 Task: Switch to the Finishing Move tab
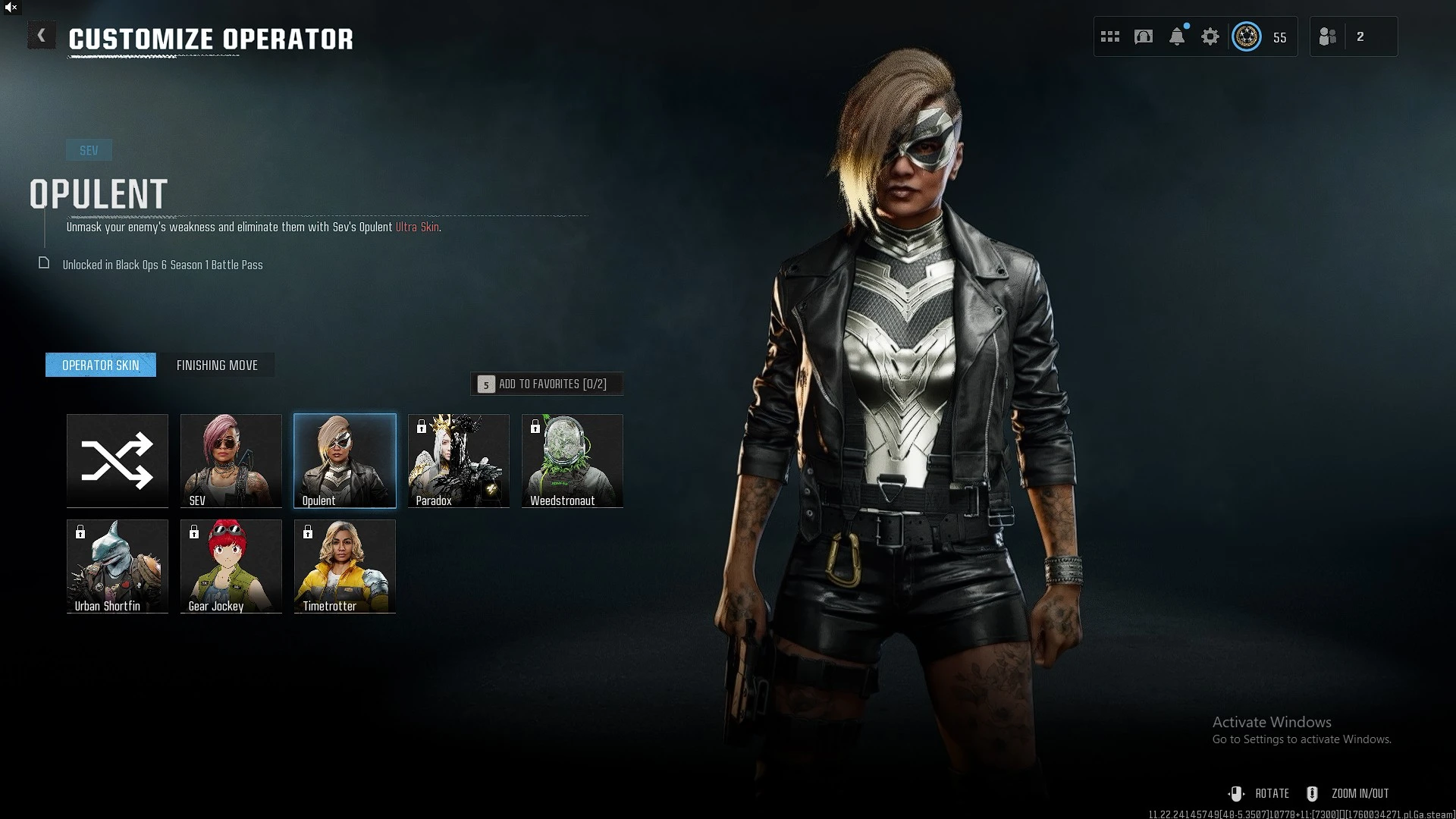point(217,366)
